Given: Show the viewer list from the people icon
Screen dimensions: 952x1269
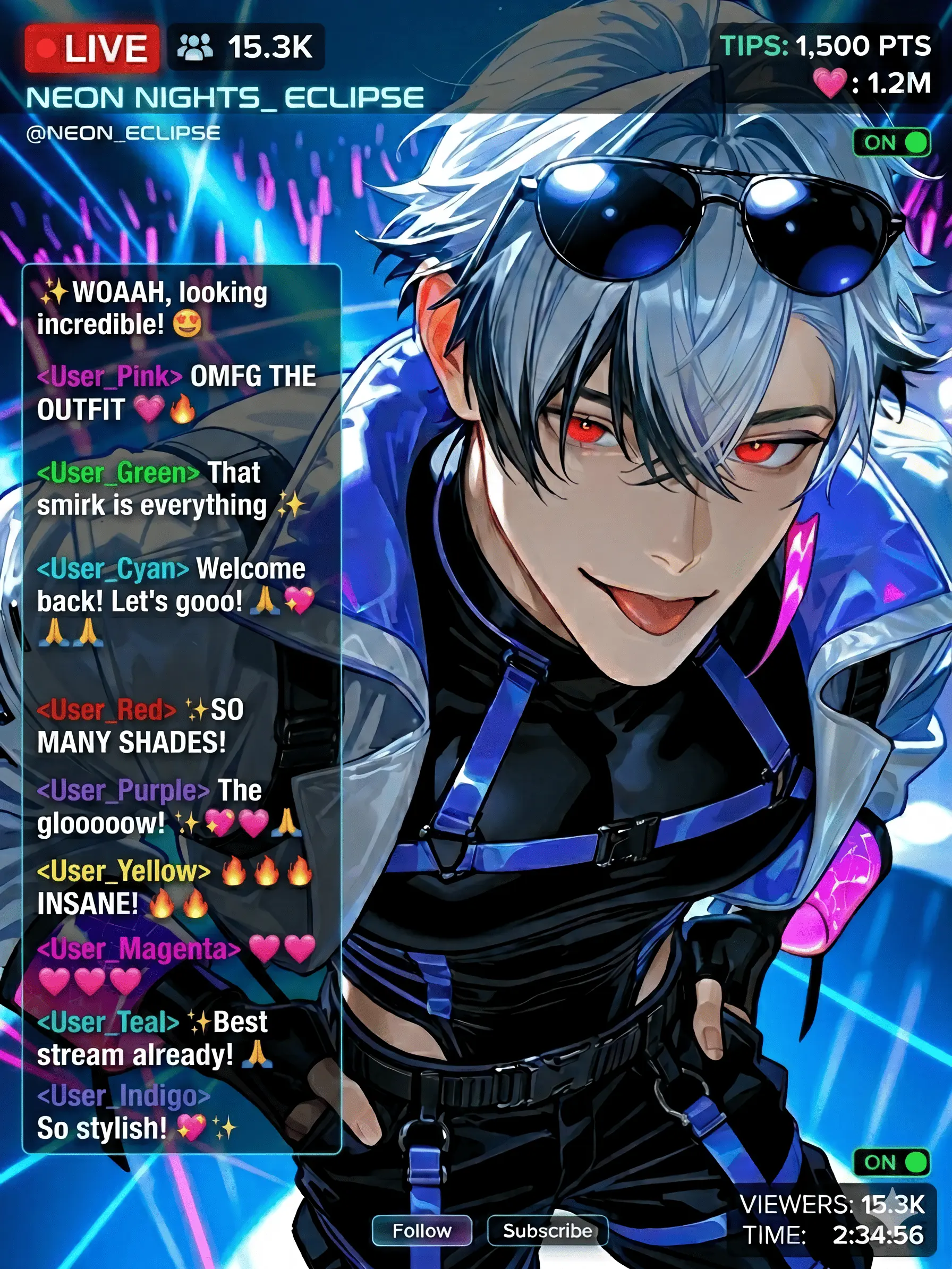Looking at the screenshot, I should (x=195, y=47).
